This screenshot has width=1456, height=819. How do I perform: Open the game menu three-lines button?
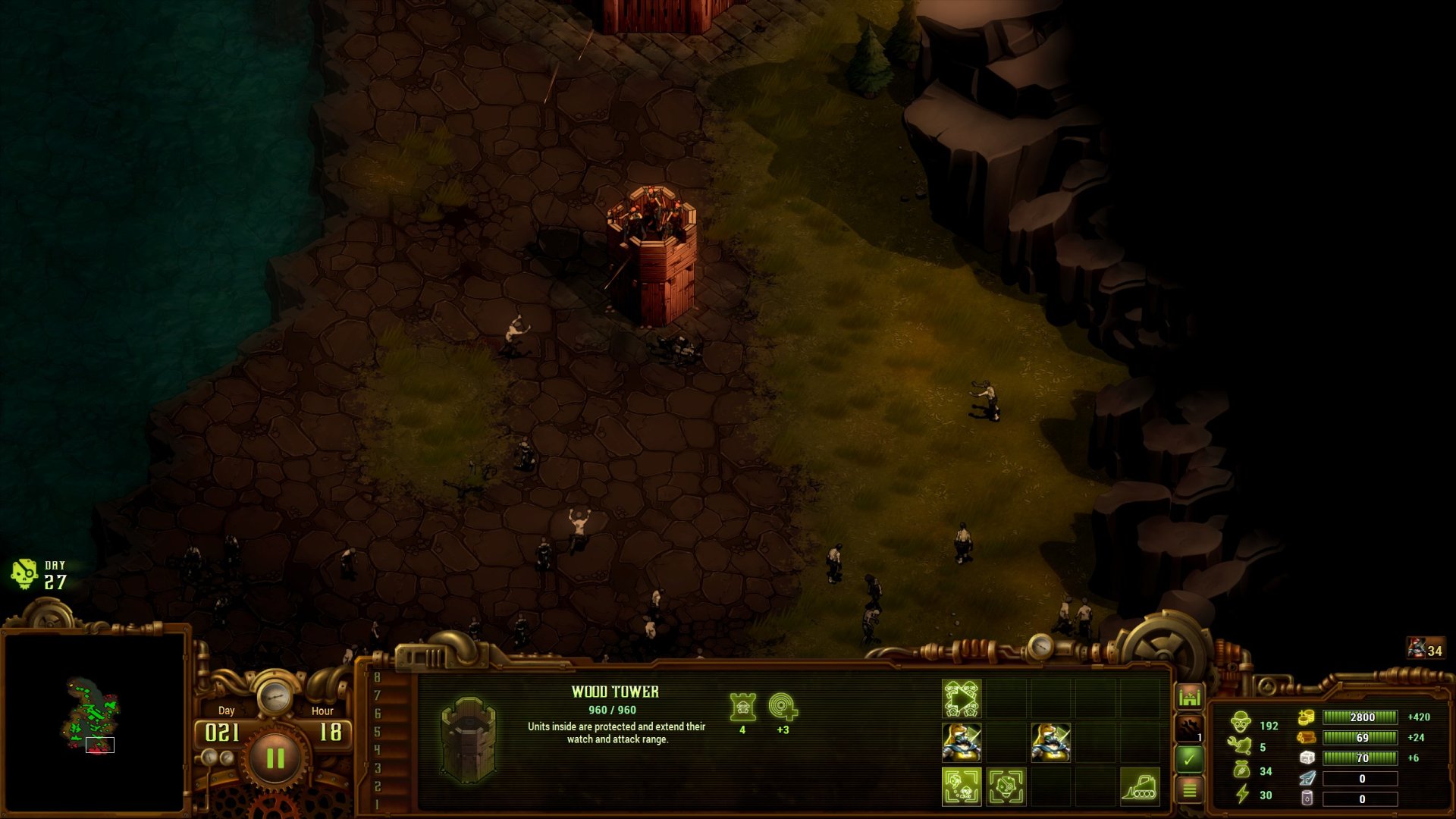[x=1189, y=790]
